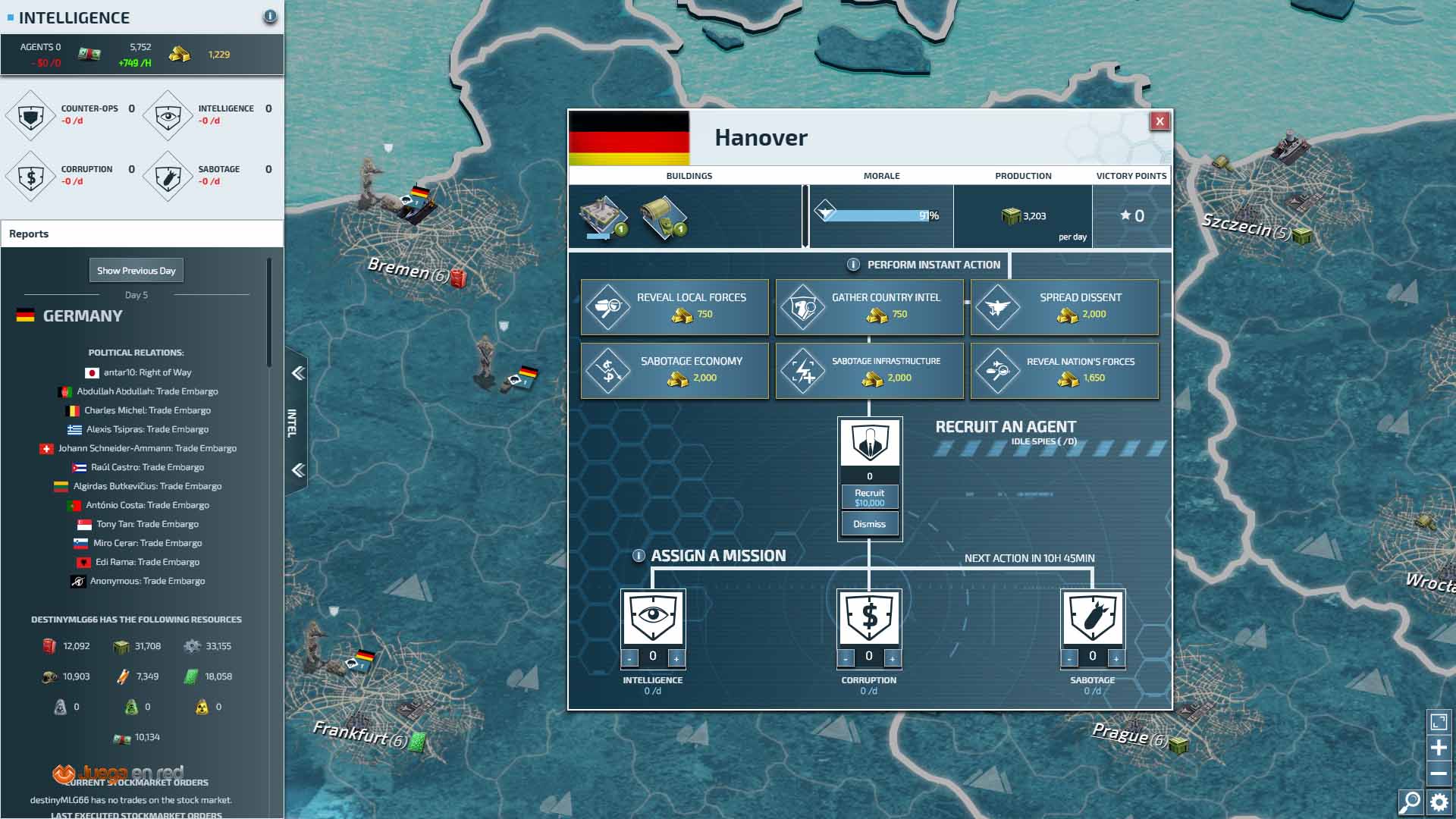Viewport: 1456px width, 819px height.
Task: Recruit an agent for $10,000
Action: point(869,497)
